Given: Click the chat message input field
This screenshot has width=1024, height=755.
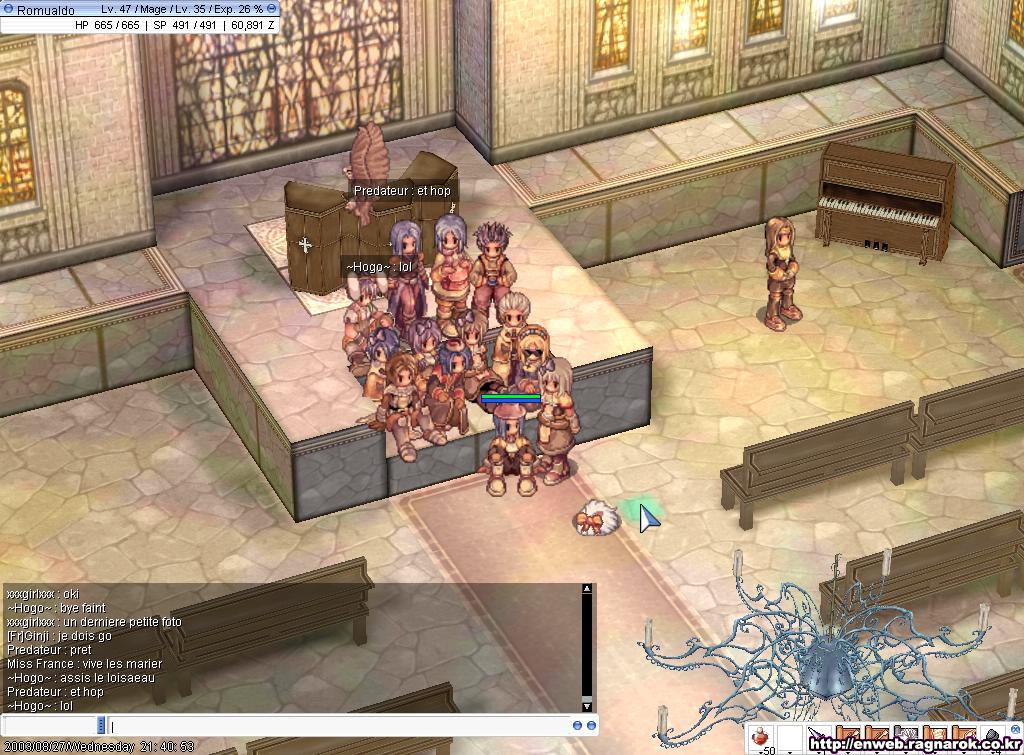Looking at the screenshot, I should pyautogui.click(x=340, y=725).
